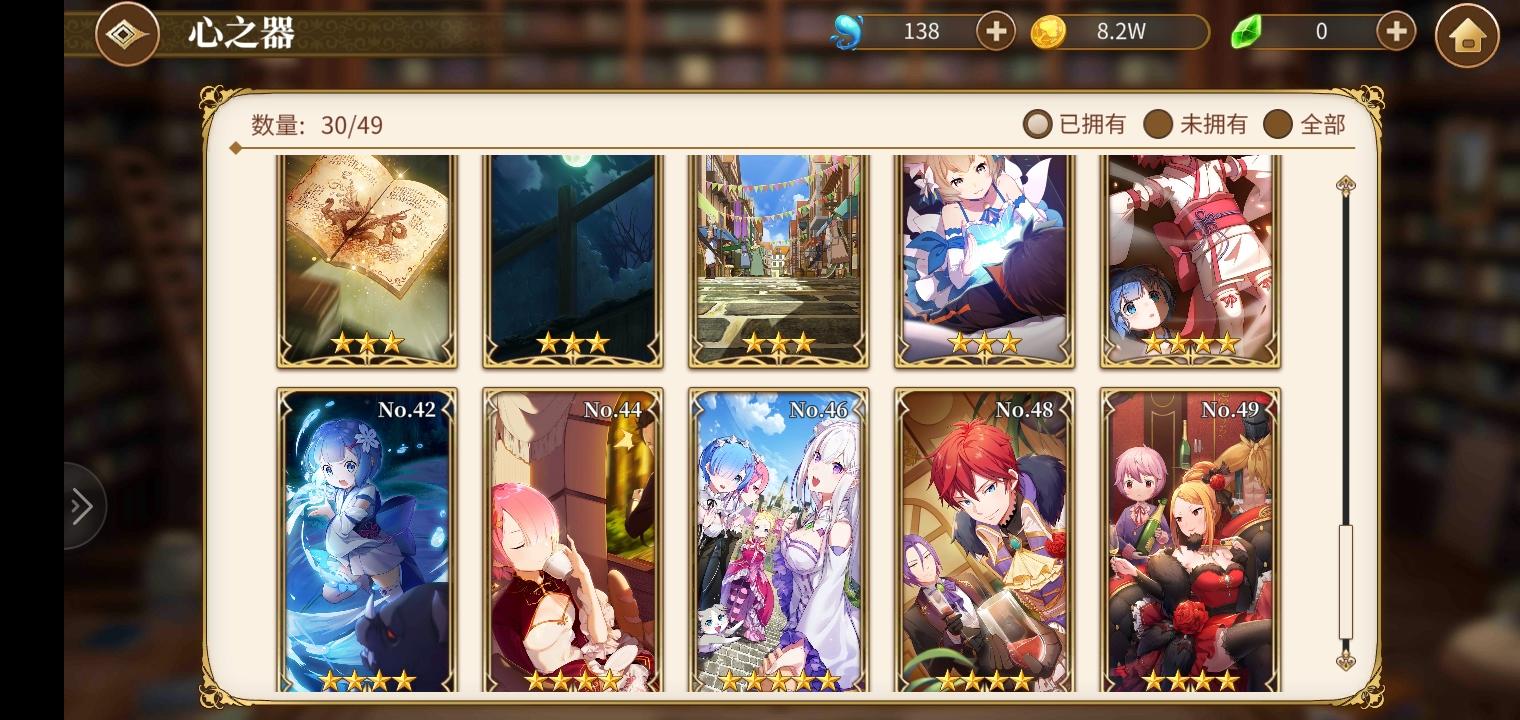Select the 已拥有 (owned) filter option
The image size is (1520, 720).
[x=1037, y=124]
